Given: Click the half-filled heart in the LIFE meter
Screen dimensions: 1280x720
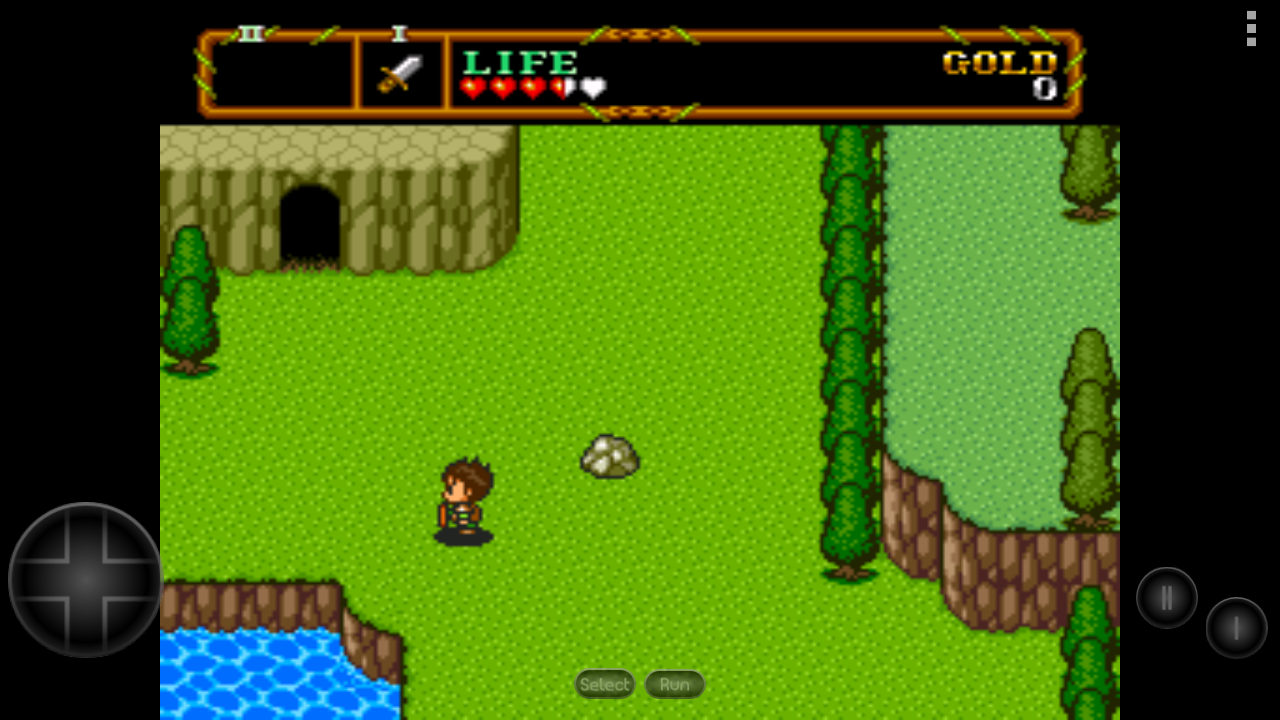Looking at the screenshot, I should point(557,88).
